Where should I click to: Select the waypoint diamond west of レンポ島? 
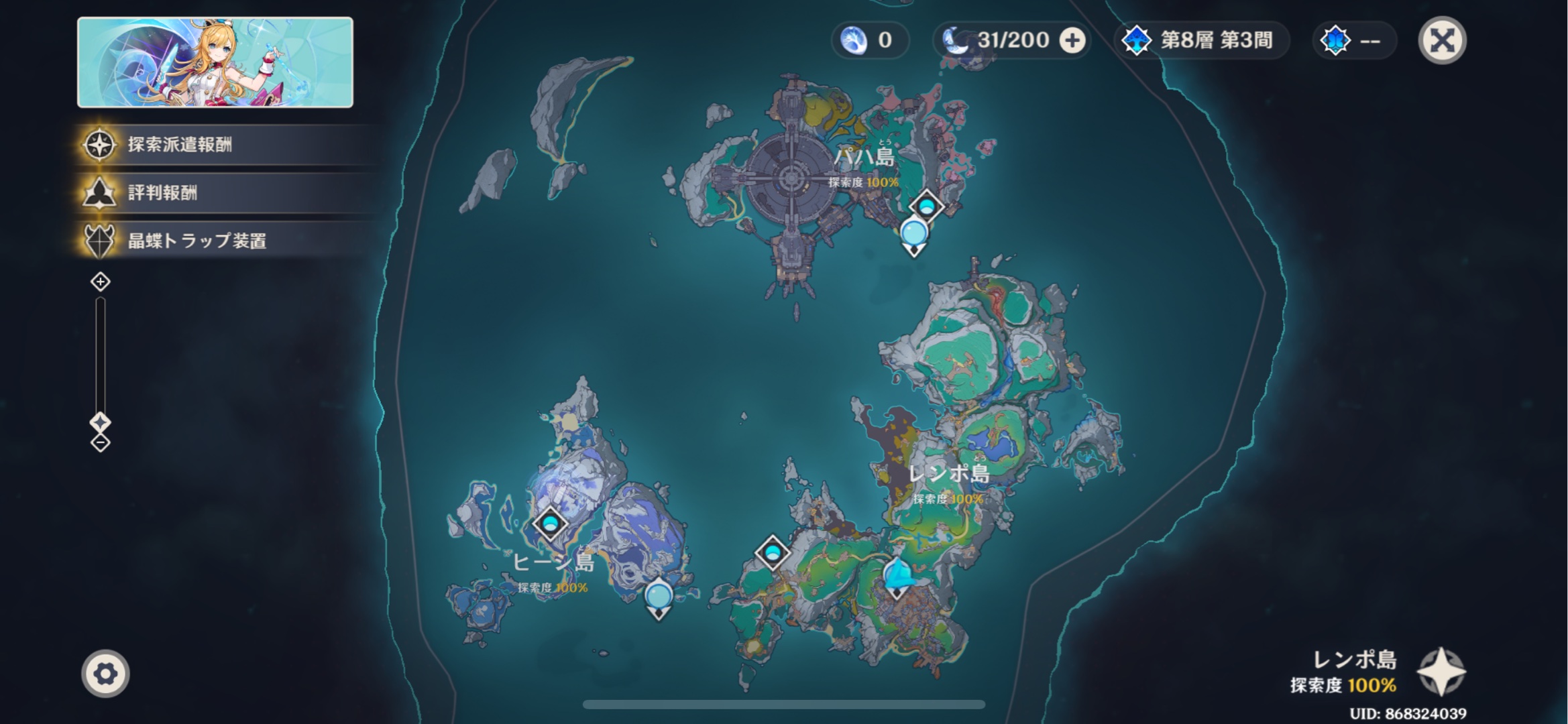(772, 552)
